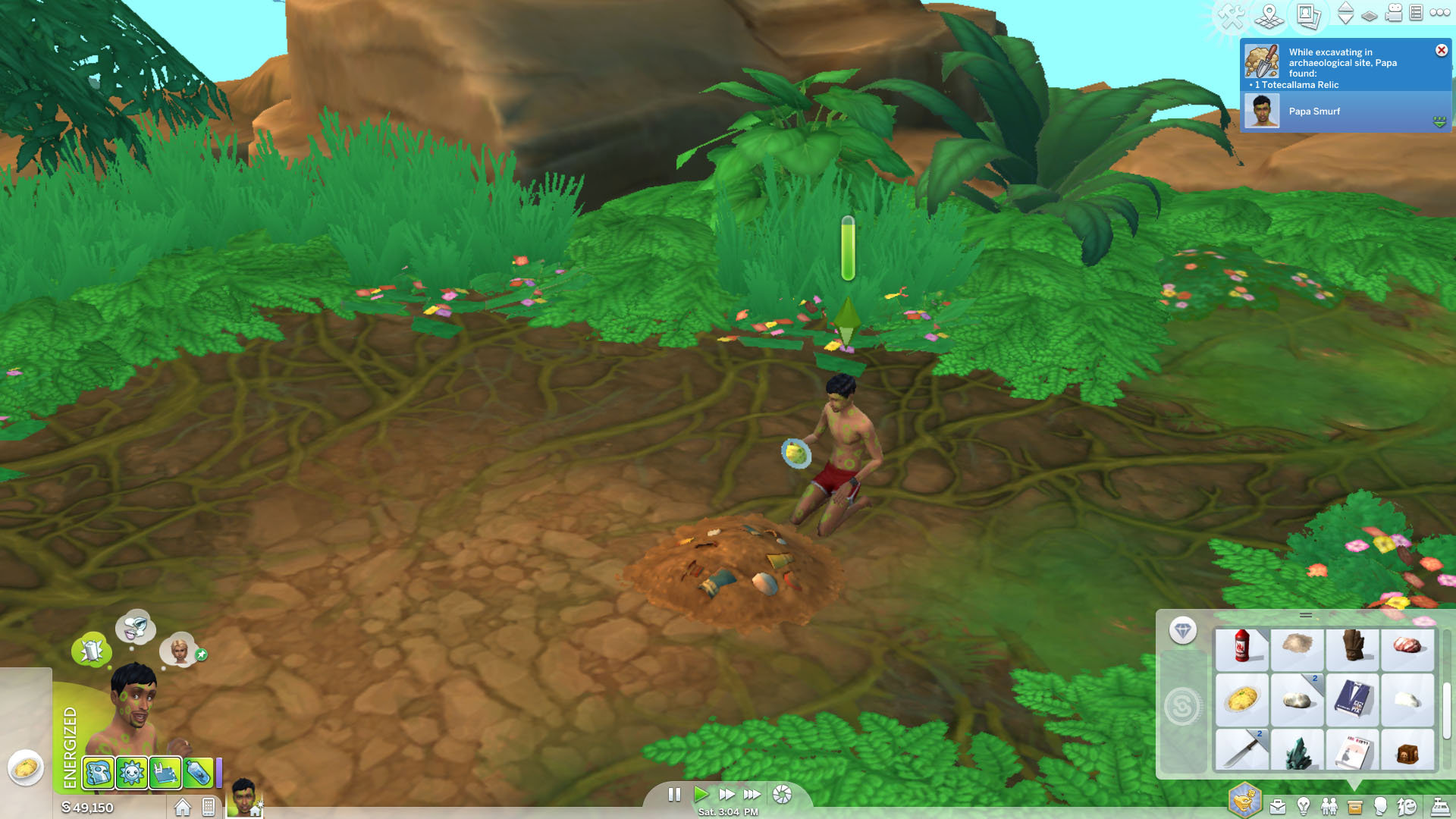Image resolution: width=1456 pixels, height=819 pixels.
Task: Dismiss the Totecallama Relic notification
Action: (x=1440, y=50)
